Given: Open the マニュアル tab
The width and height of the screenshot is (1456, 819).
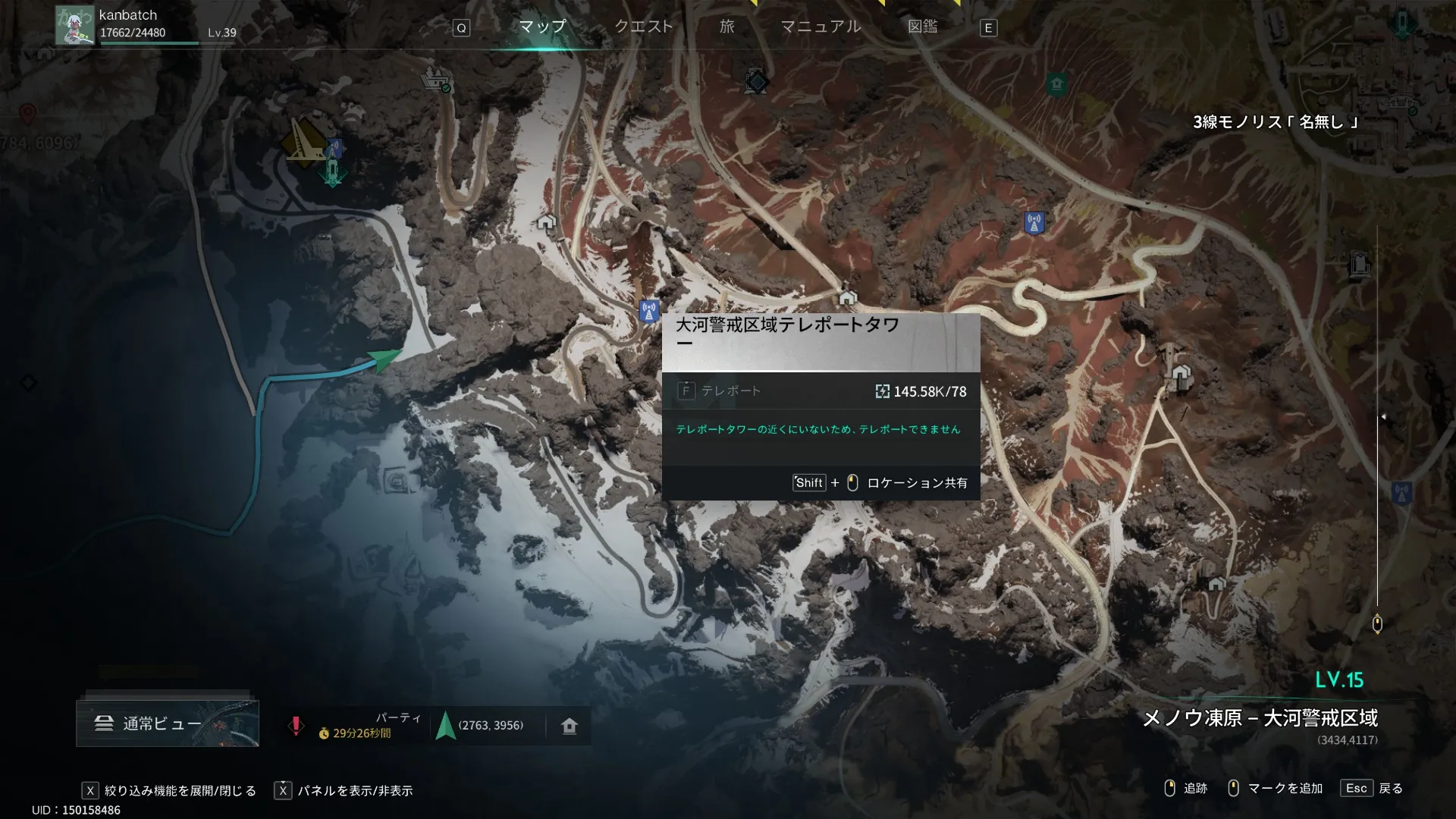Looking at the screenshot, I should [821, 27].
